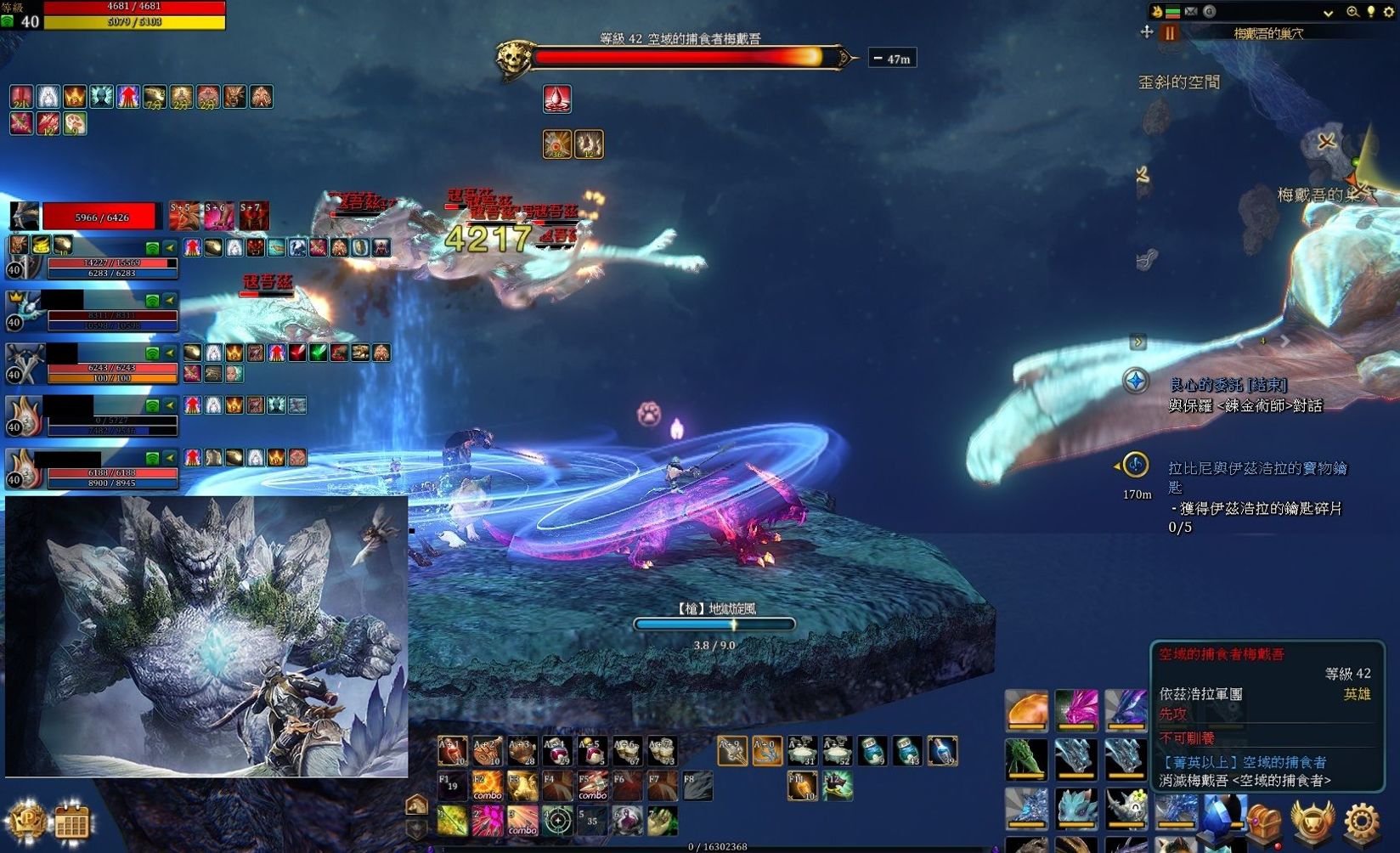Viewport: 1400px width, 853px height.
Task: Click the orange pause button by the minimap
Action: pyautogui.click(x=1170, y=33)
